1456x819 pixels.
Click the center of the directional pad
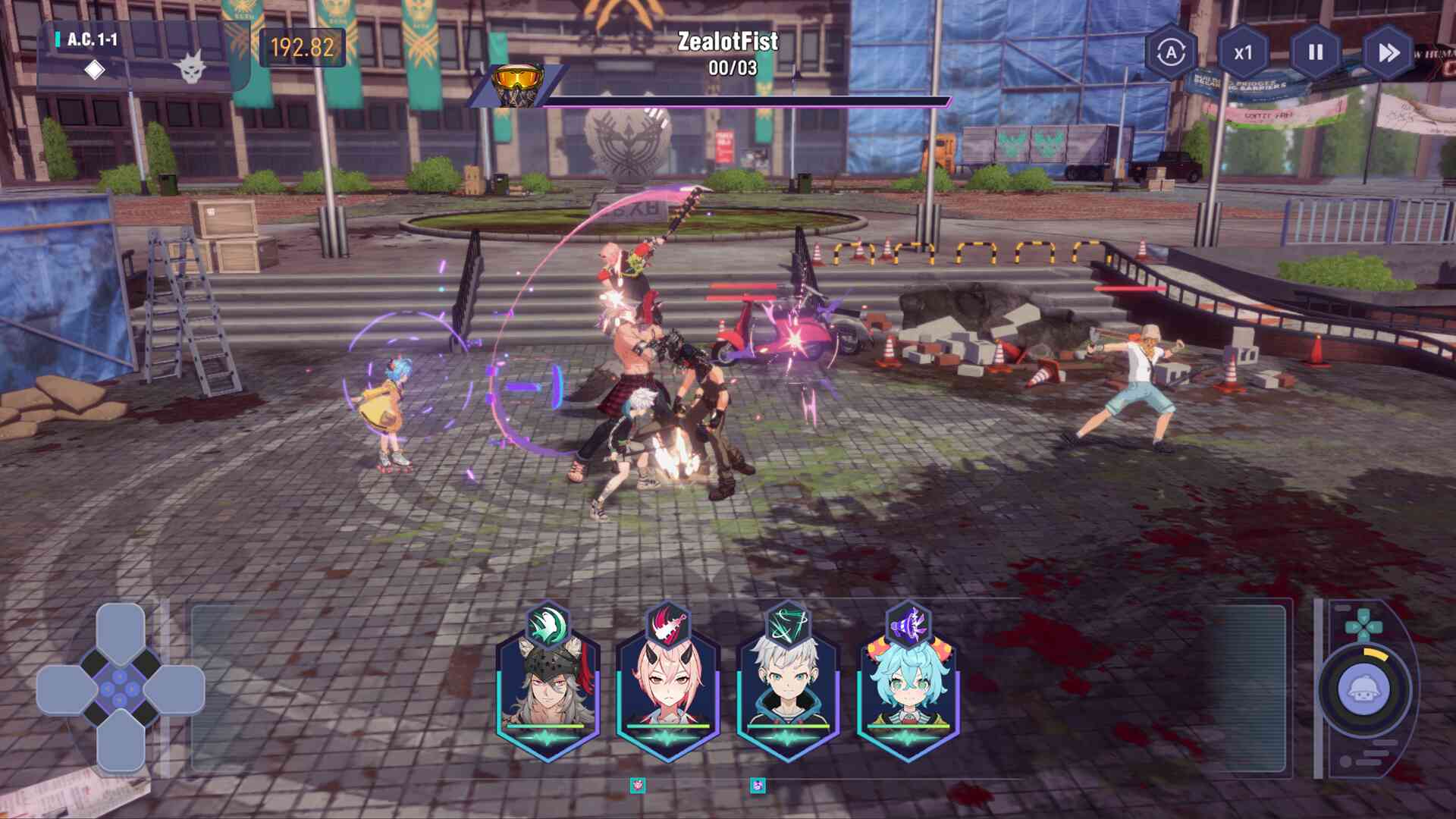[x=121, y=689]
